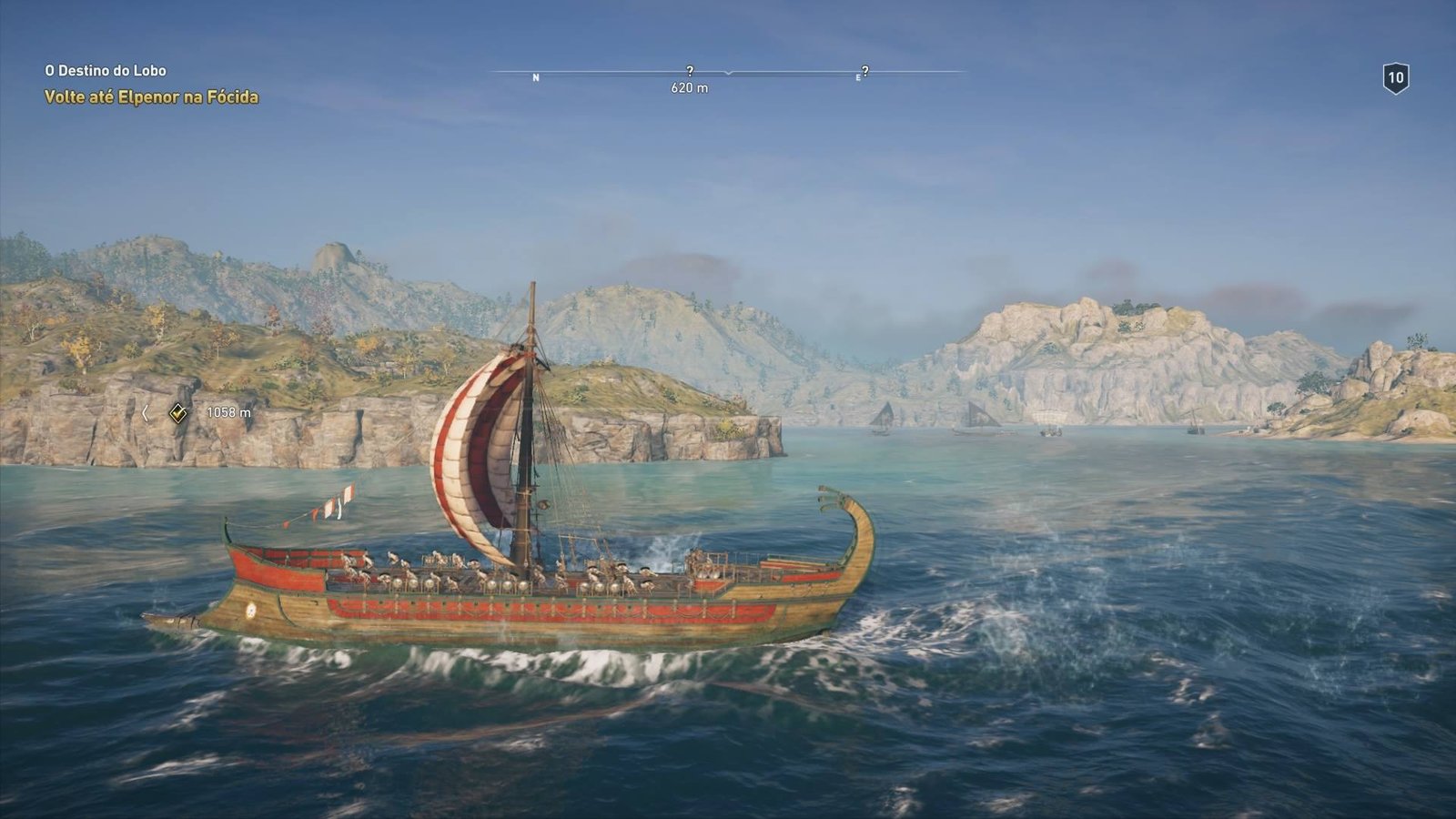Viewport: 1456px width, 819px height.
Task: Click the yellow diamond quest marker
Action: pos(178,413)
